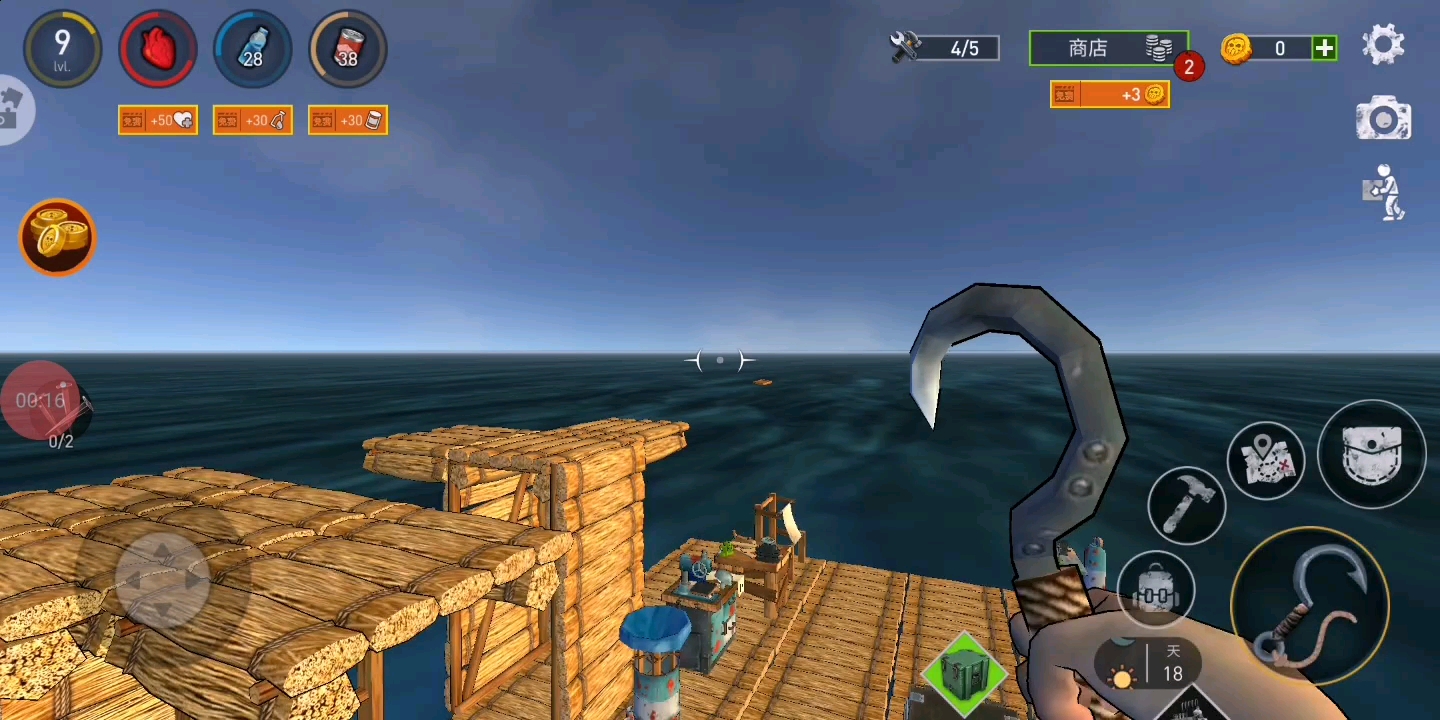
Task: Tap the person carrying box icon
Action: (x=1384, y=192)
